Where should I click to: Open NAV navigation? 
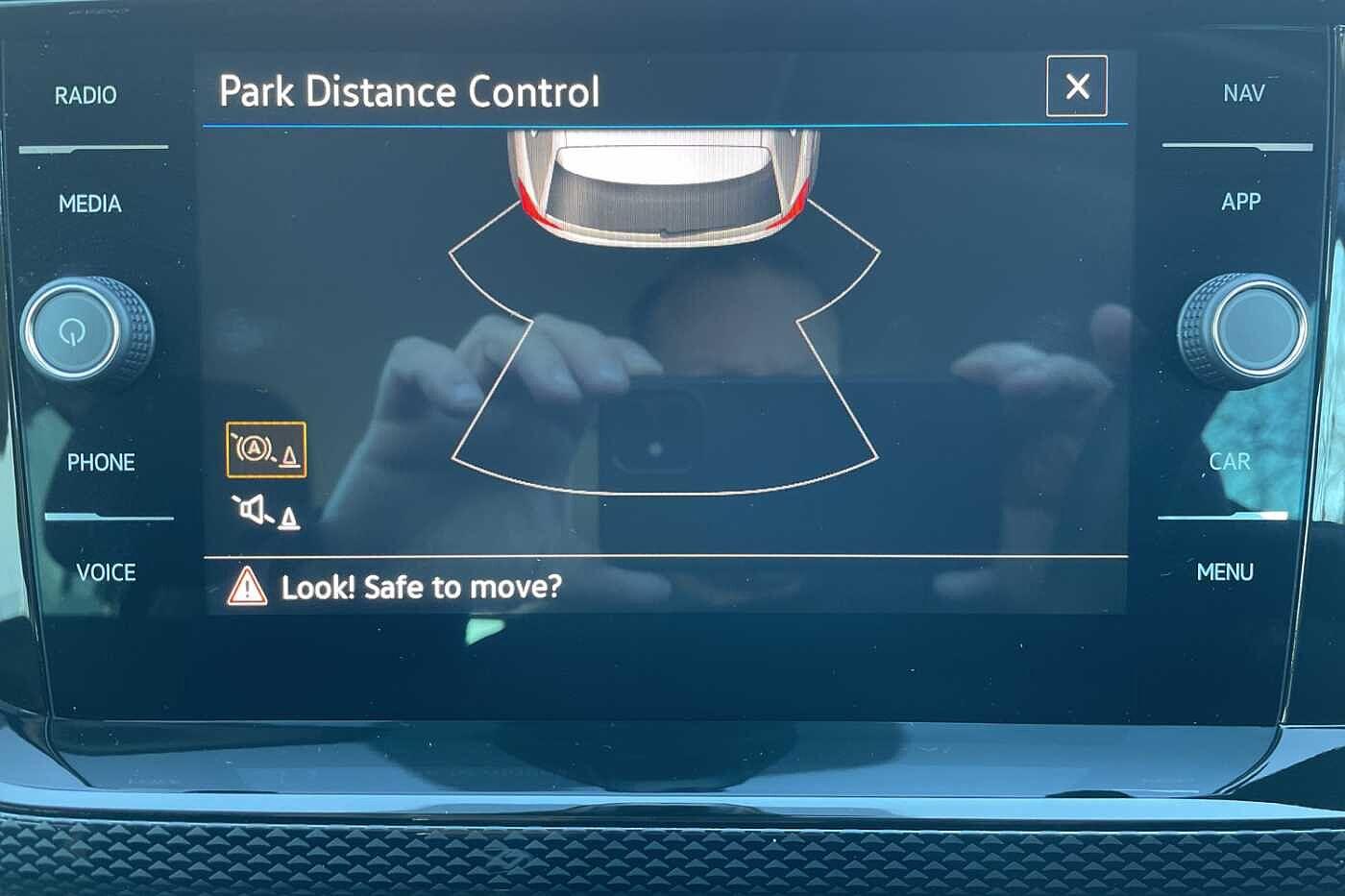1243,93
